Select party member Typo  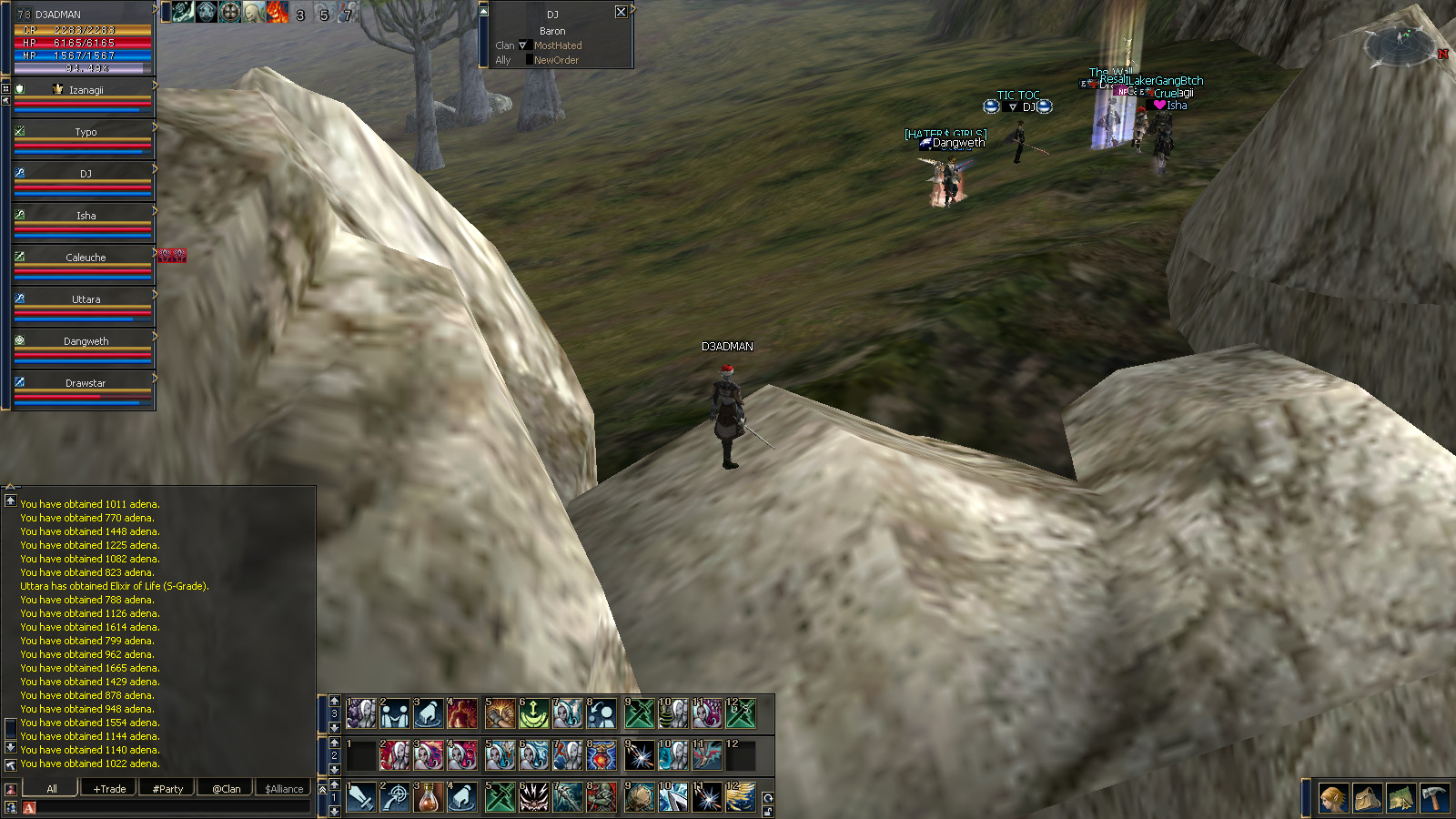[86, 132]
